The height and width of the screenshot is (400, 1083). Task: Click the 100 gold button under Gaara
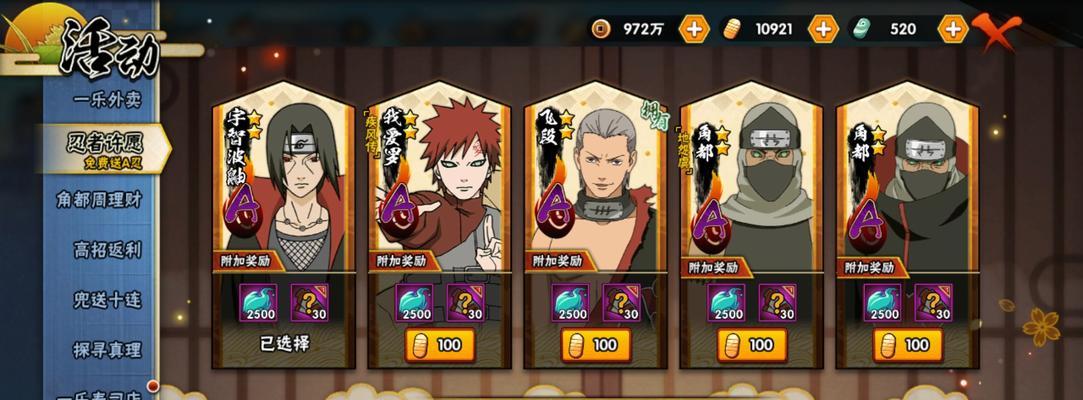point(440,345)
